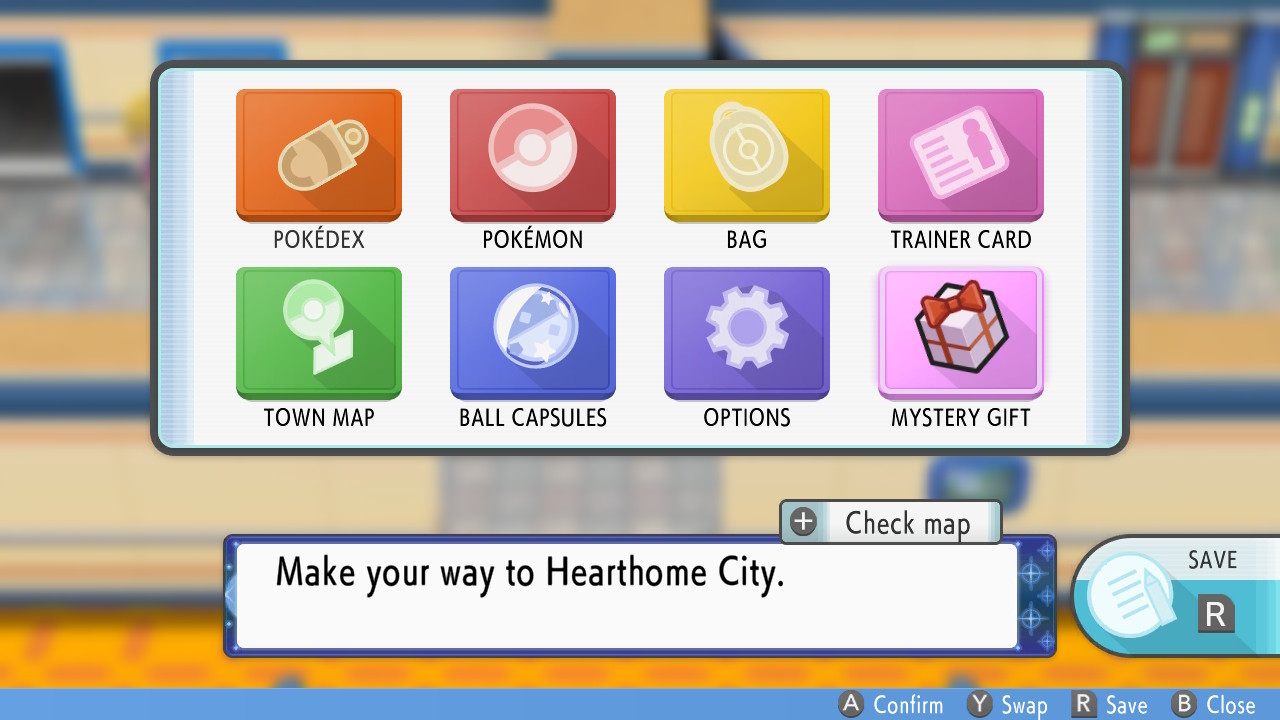View the Trainer Card
Screen dimensions: 1280x720
(x=960, y=155)
